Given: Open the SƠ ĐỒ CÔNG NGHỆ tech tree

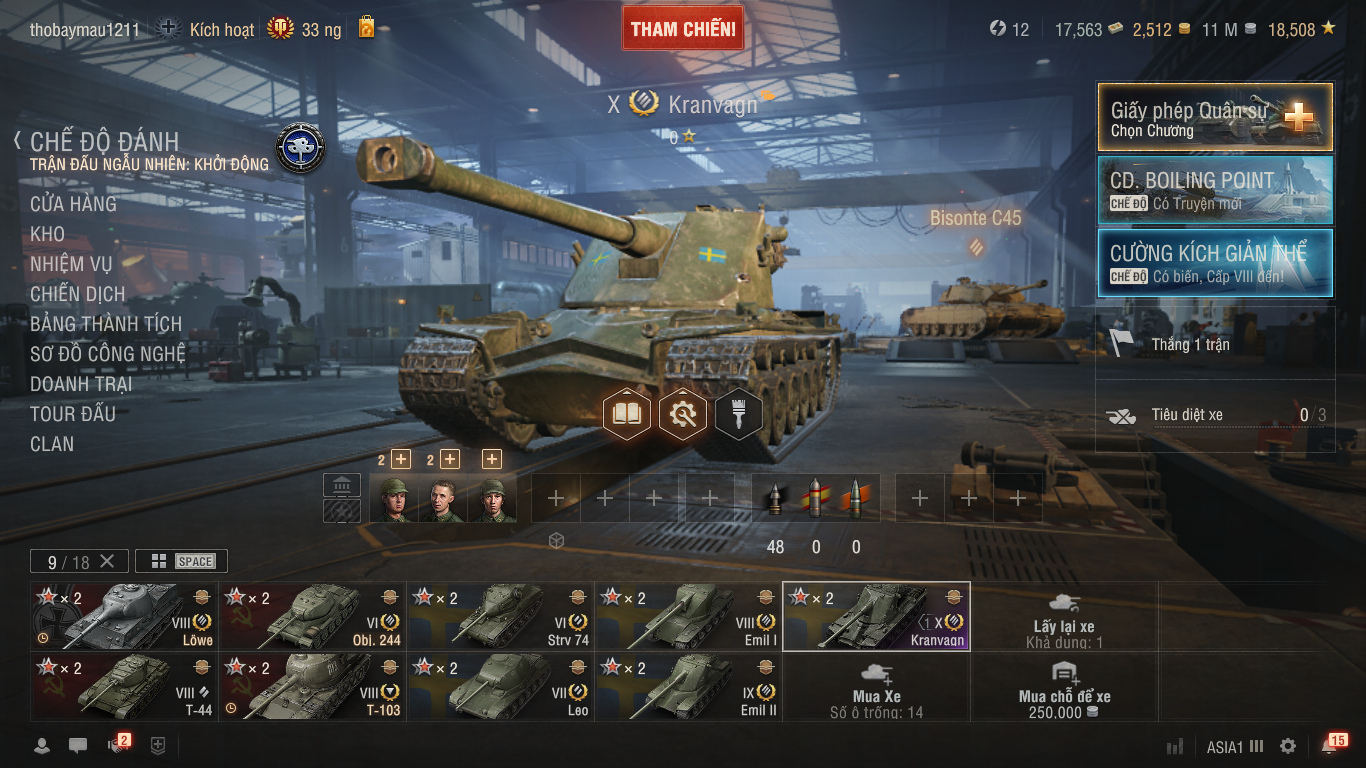Looking at the screenshot, I should [108, 354].
